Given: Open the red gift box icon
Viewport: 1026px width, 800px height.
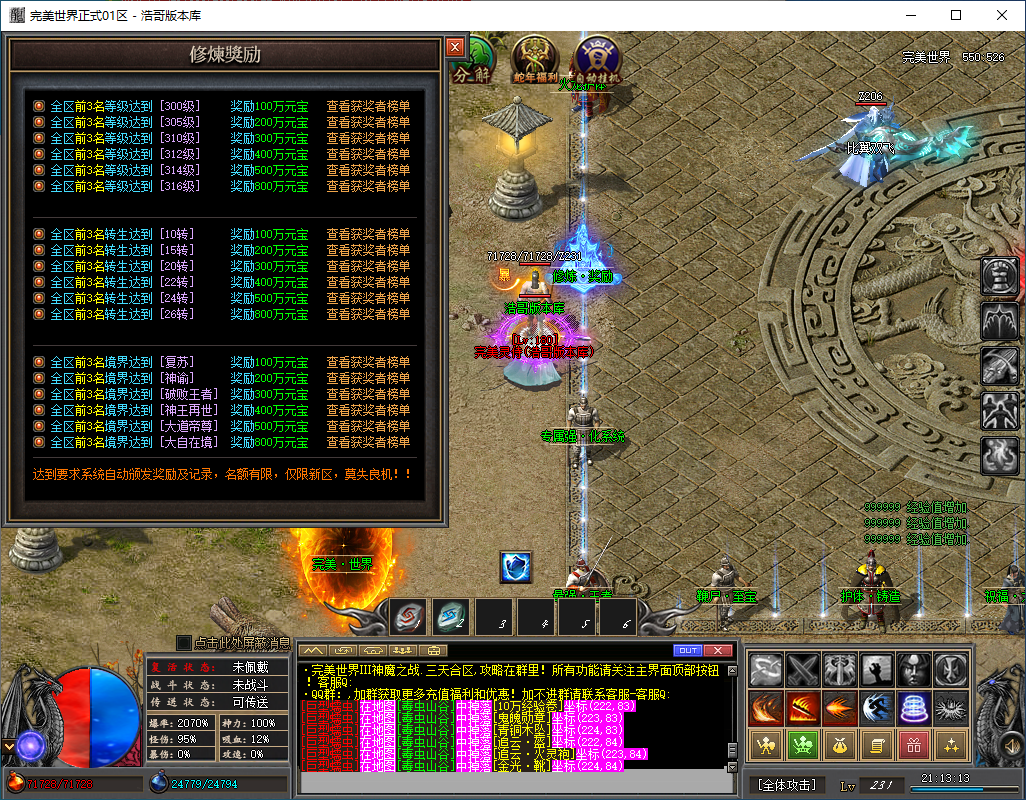Looking at the screenshot, I should [x=914, y=744].
